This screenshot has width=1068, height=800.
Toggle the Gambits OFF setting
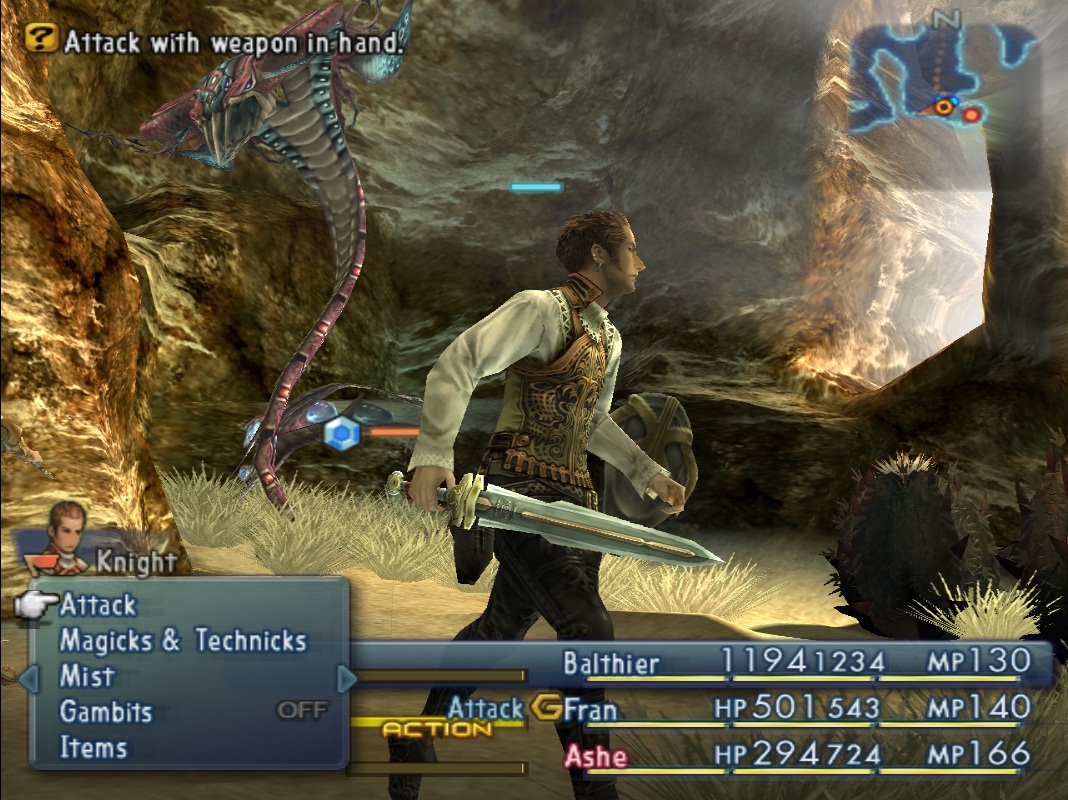(301, 711)
